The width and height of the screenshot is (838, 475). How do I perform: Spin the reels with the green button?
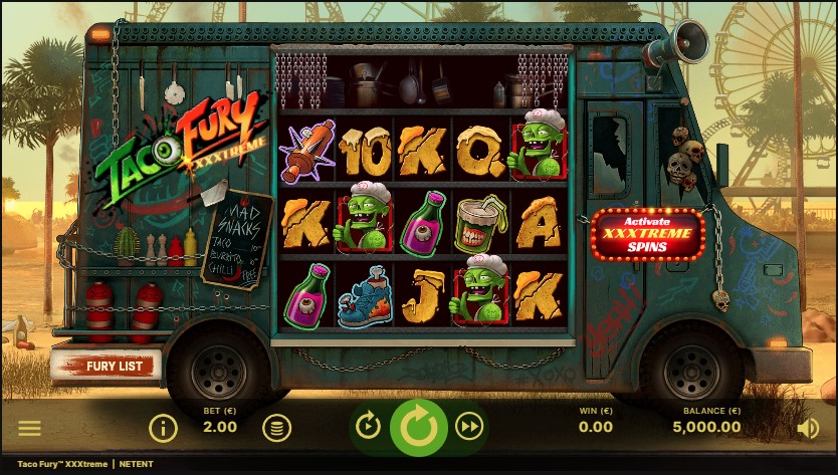419,427
